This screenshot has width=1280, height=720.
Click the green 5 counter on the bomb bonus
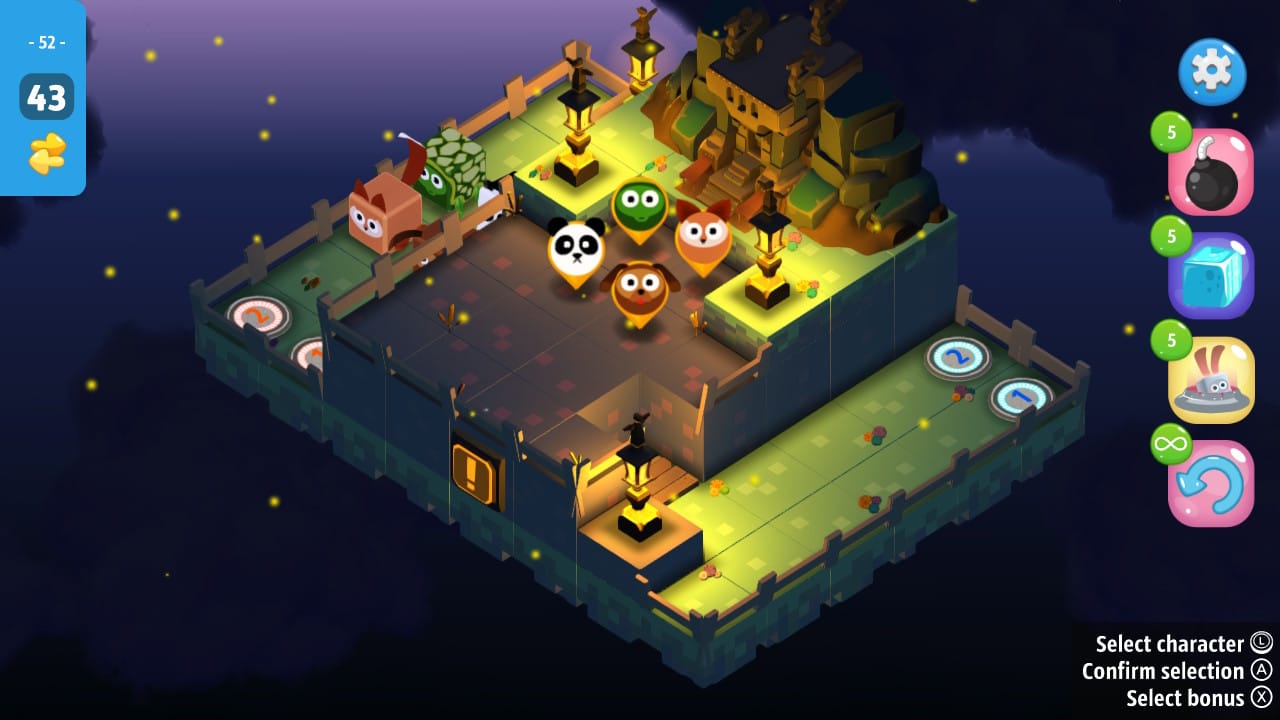point(1174,133)
